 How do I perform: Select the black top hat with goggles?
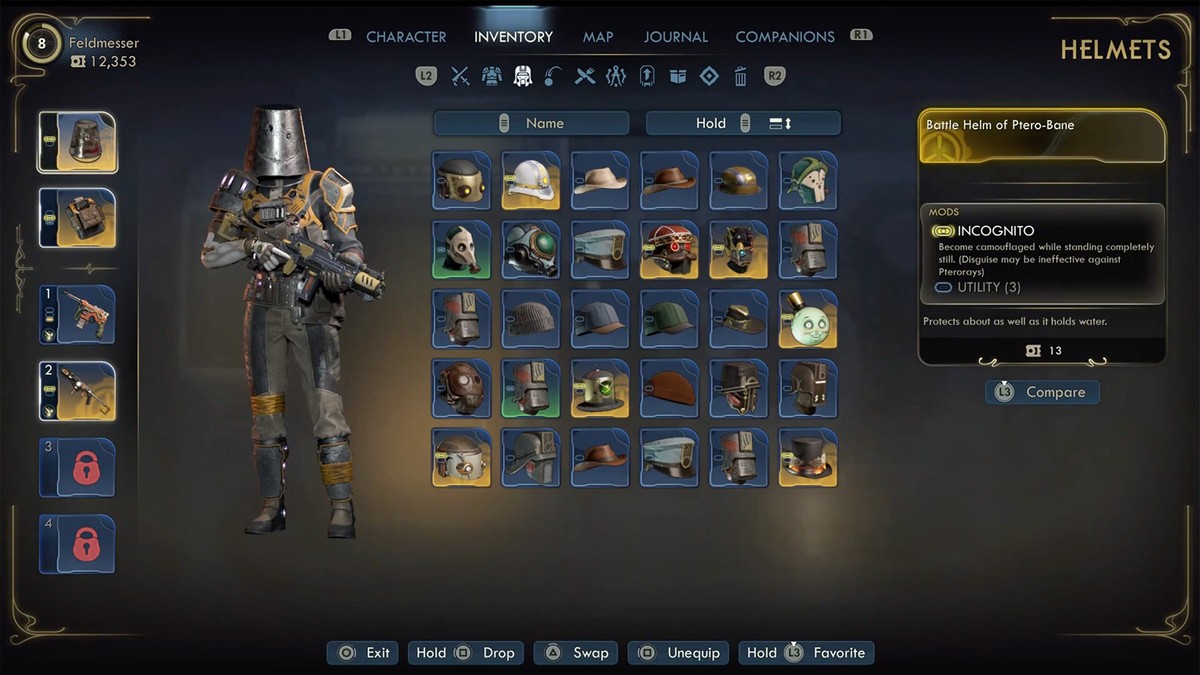[x=808, y=458]
